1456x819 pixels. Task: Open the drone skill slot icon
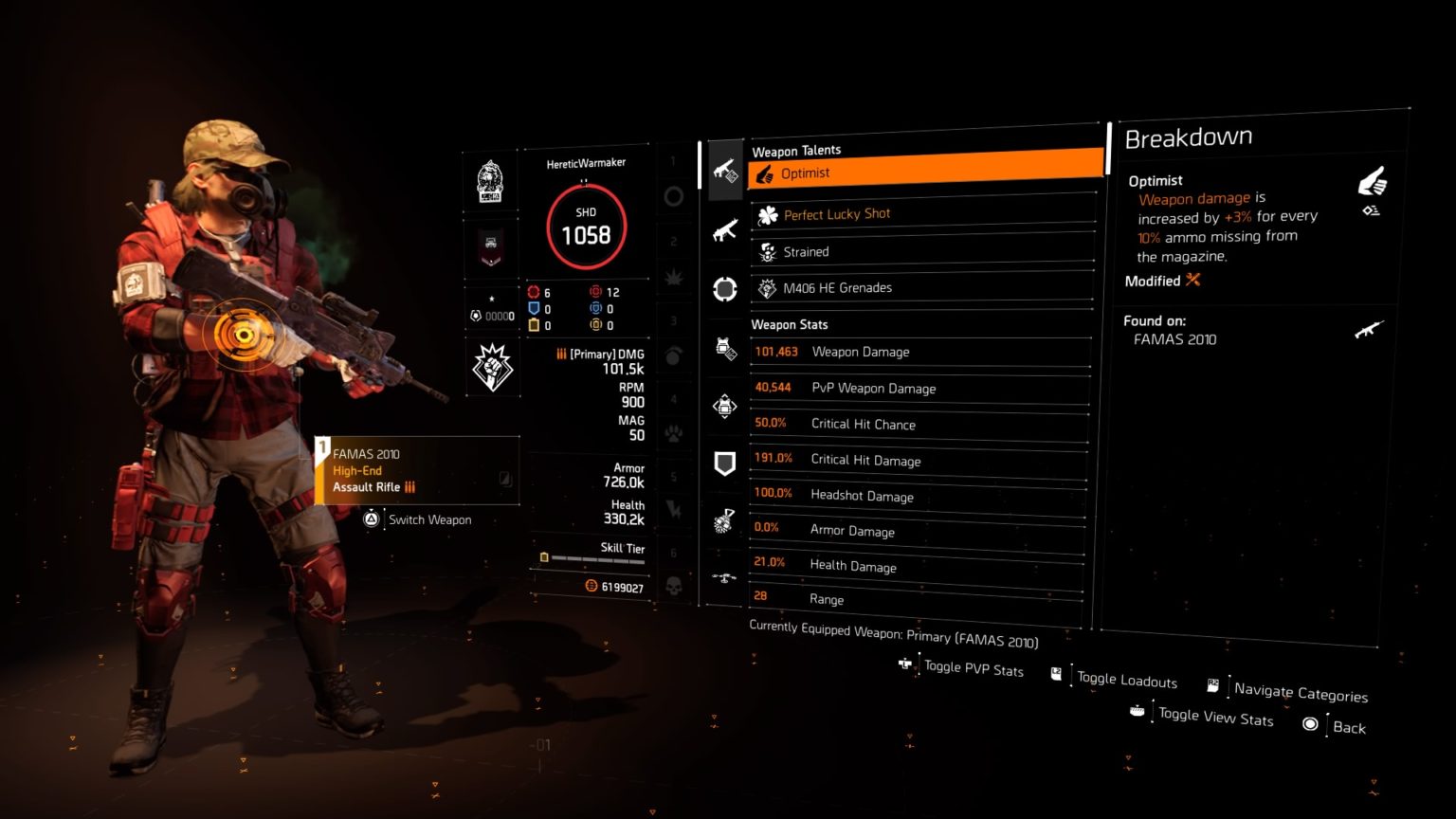pyautogui.click(x=725, y=575)
